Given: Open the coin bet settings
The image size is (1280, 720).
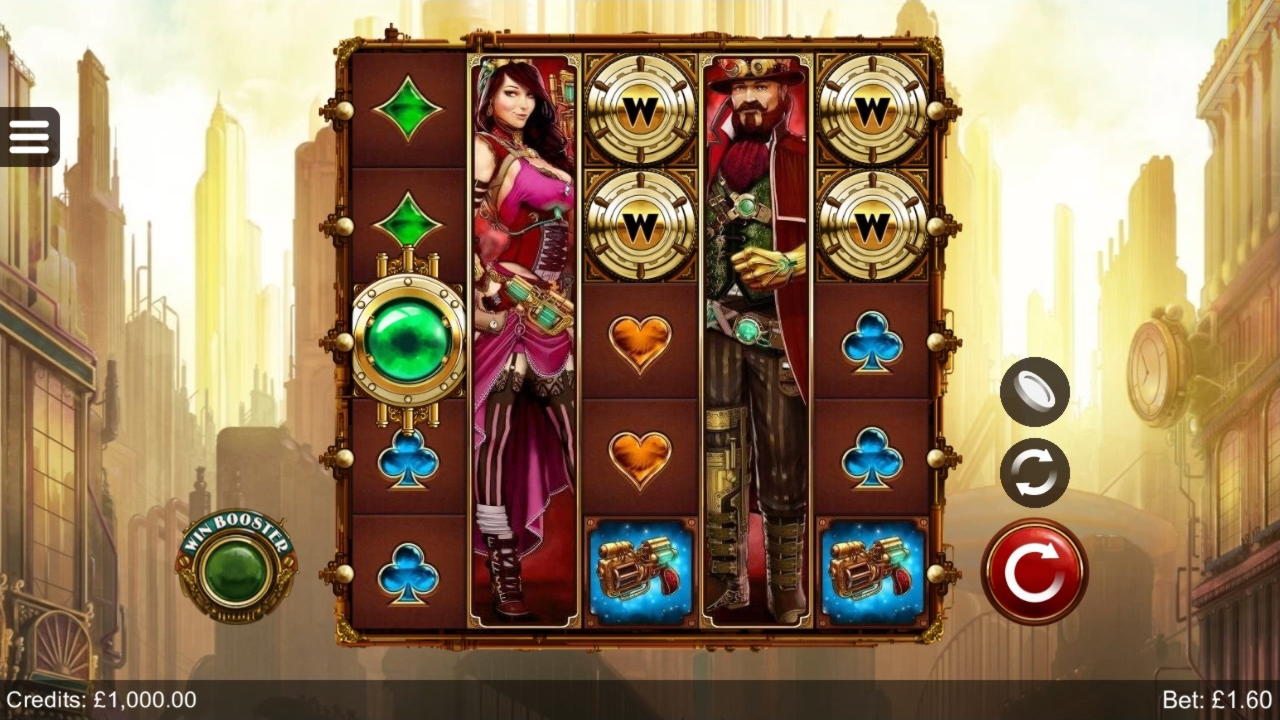Looking at the screenshot, I should (x=1035, y=391).
